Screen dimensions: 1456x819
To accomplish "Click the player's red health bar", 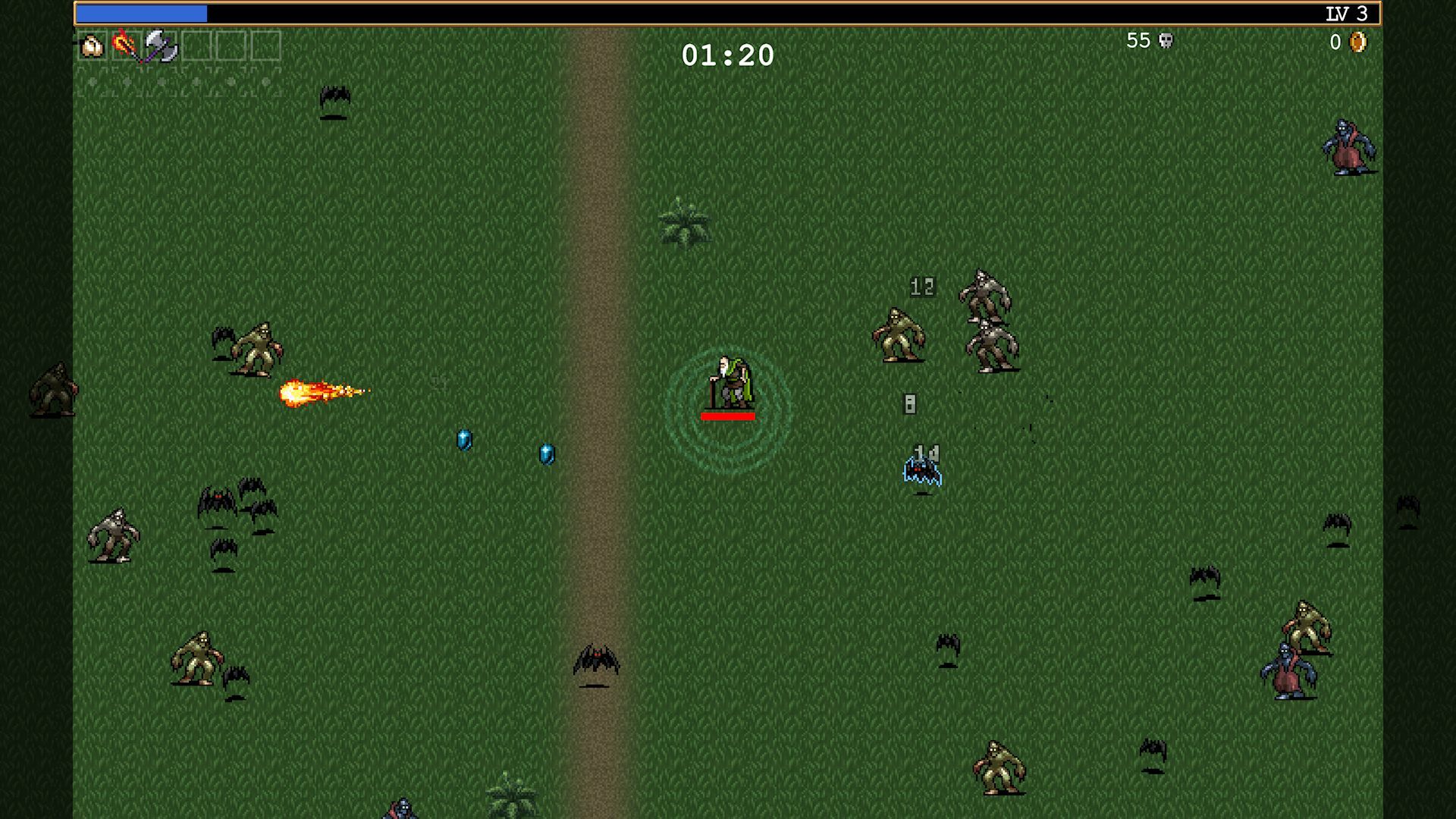I will coord(728,416).
